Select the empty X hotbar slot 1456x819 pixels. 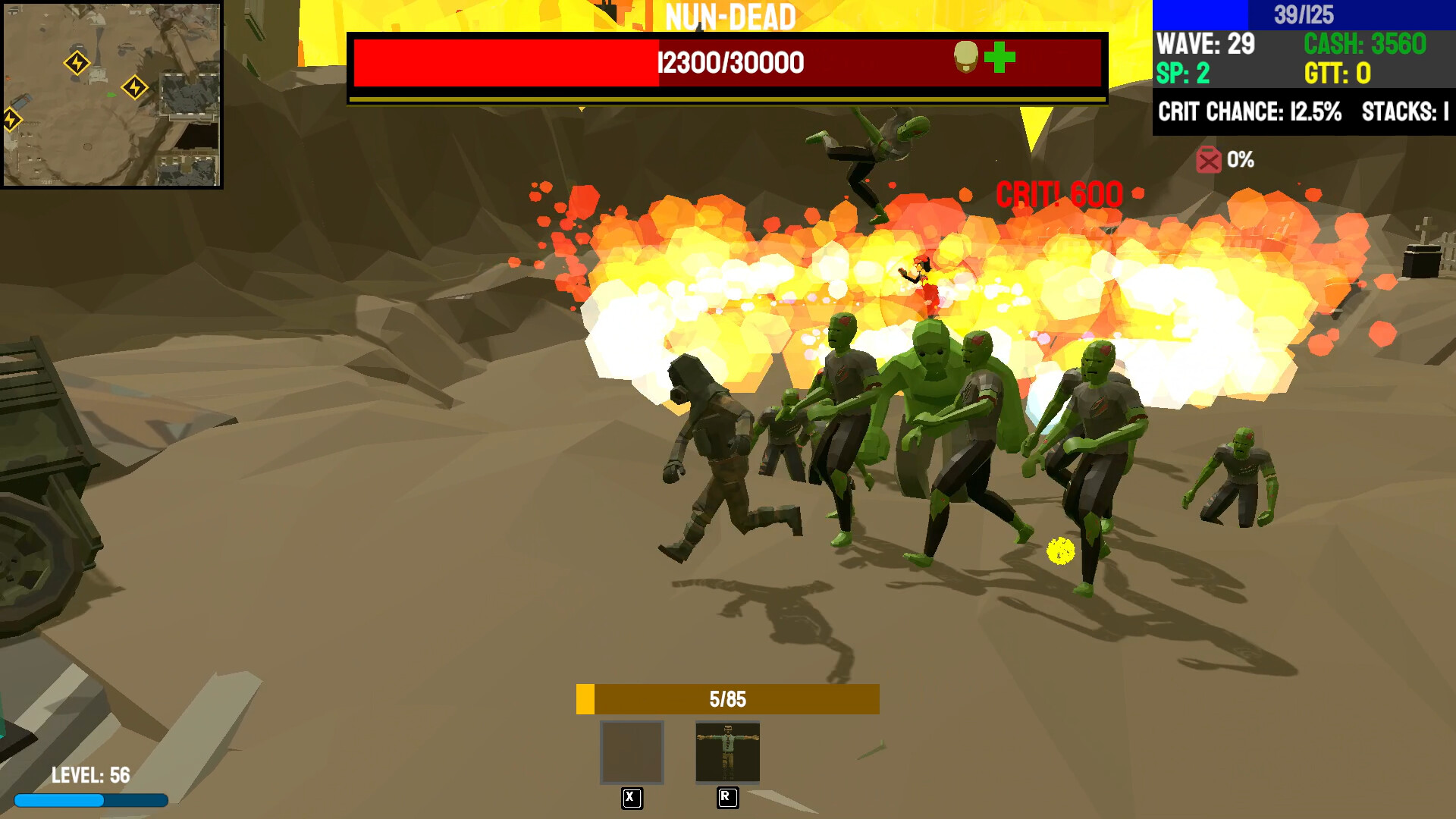tap(632, 753)
